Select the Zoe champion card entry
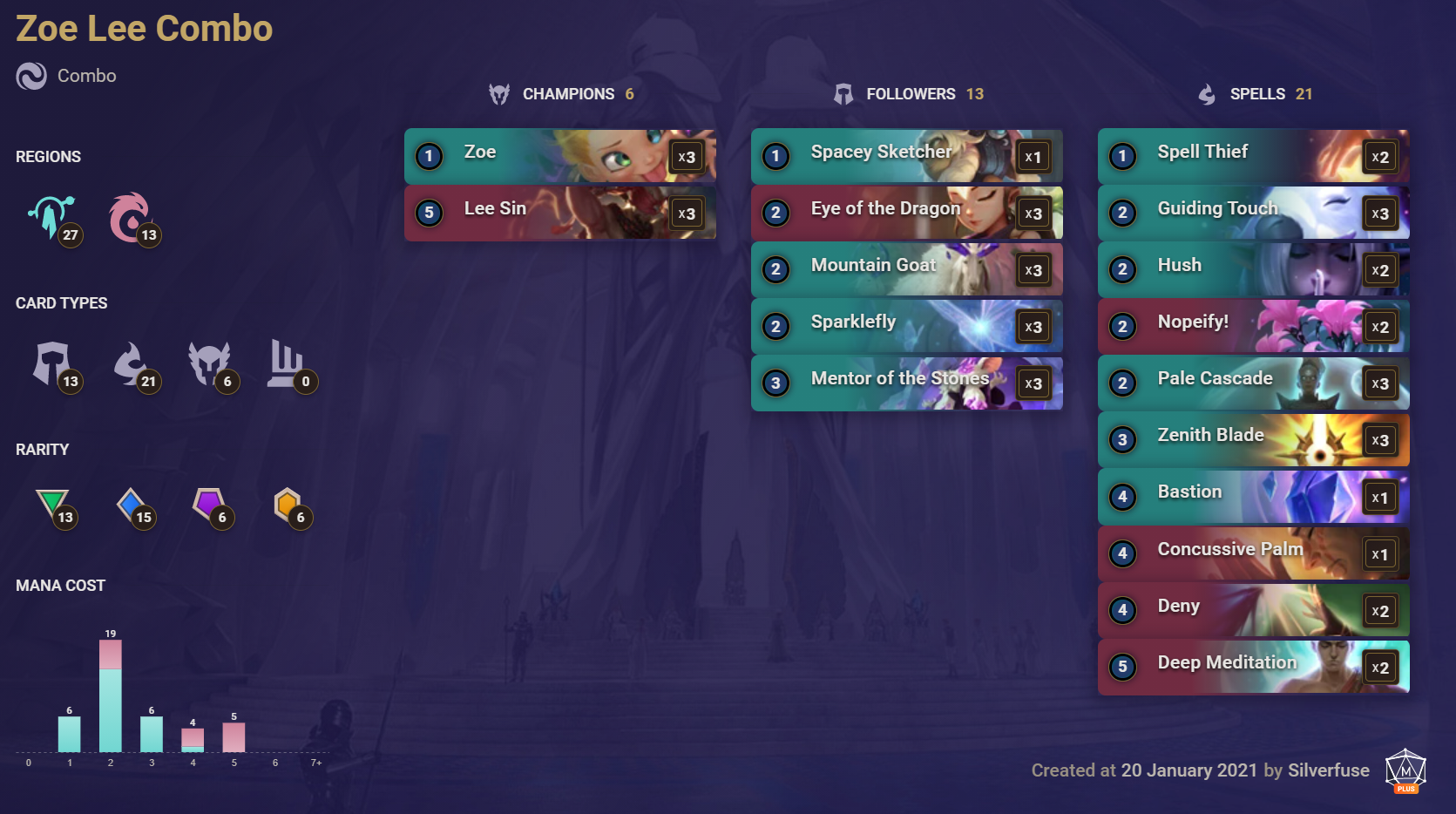The image size is (1456, 814). (x=560, y=155)
